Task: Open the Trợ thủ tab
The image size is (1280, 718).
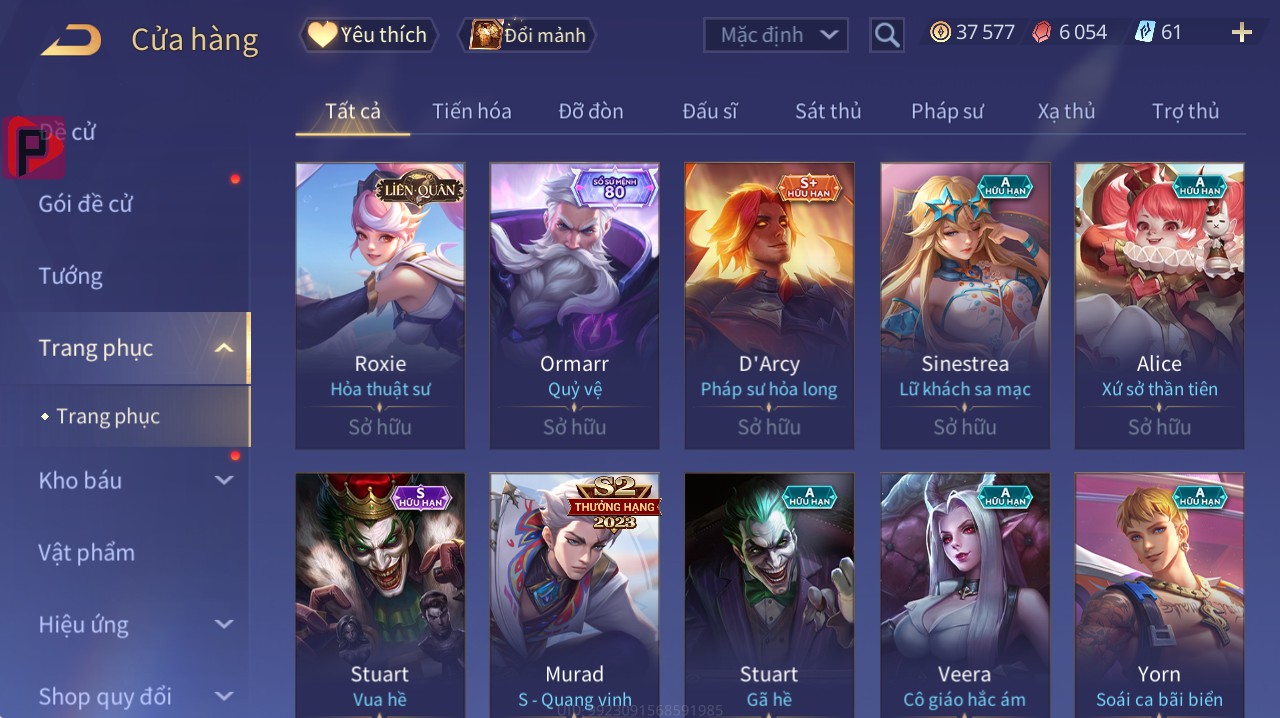Action: coord(1185,111)
